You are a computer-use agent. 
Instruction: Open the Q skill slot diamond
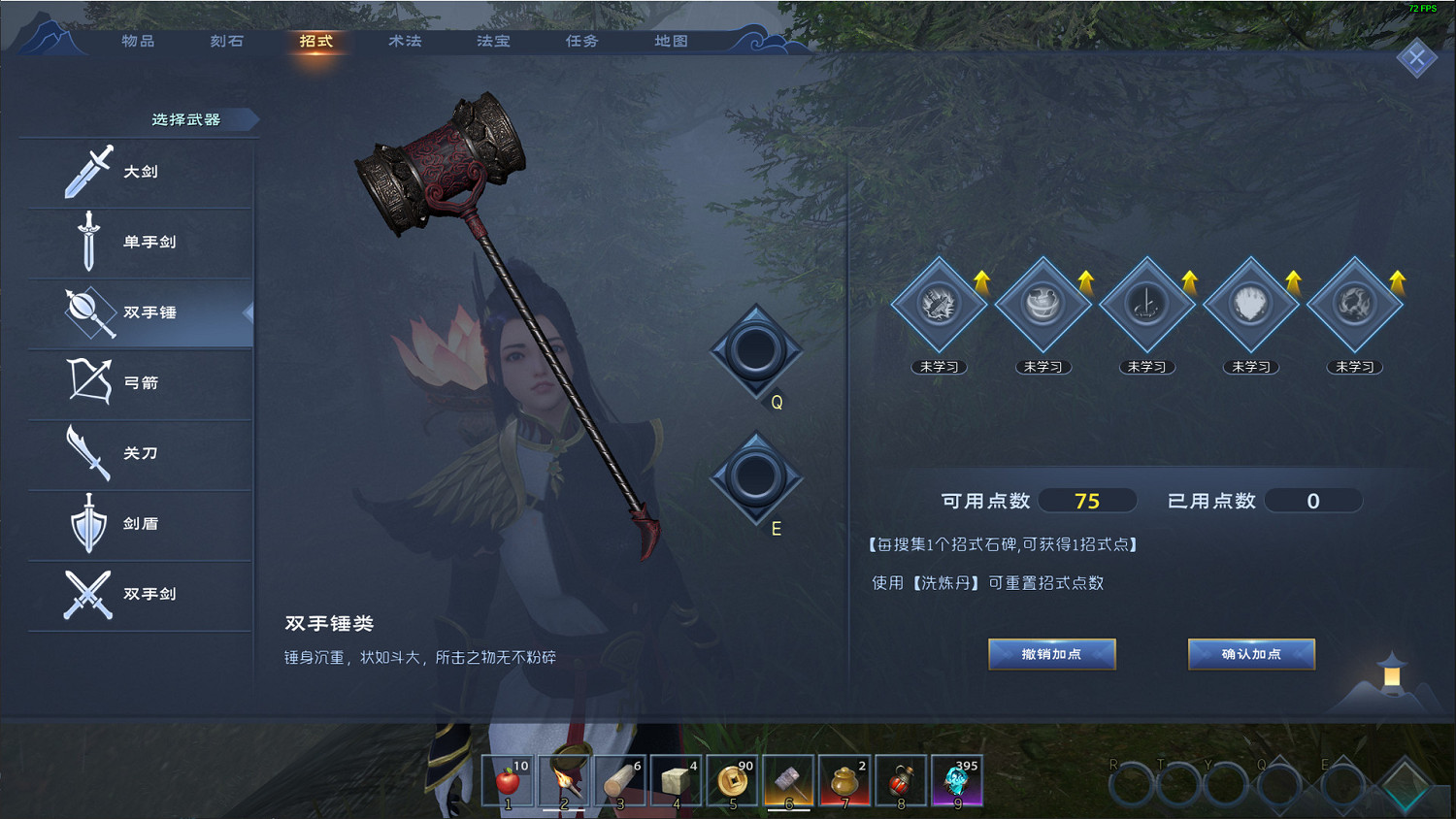click(755, 351)
